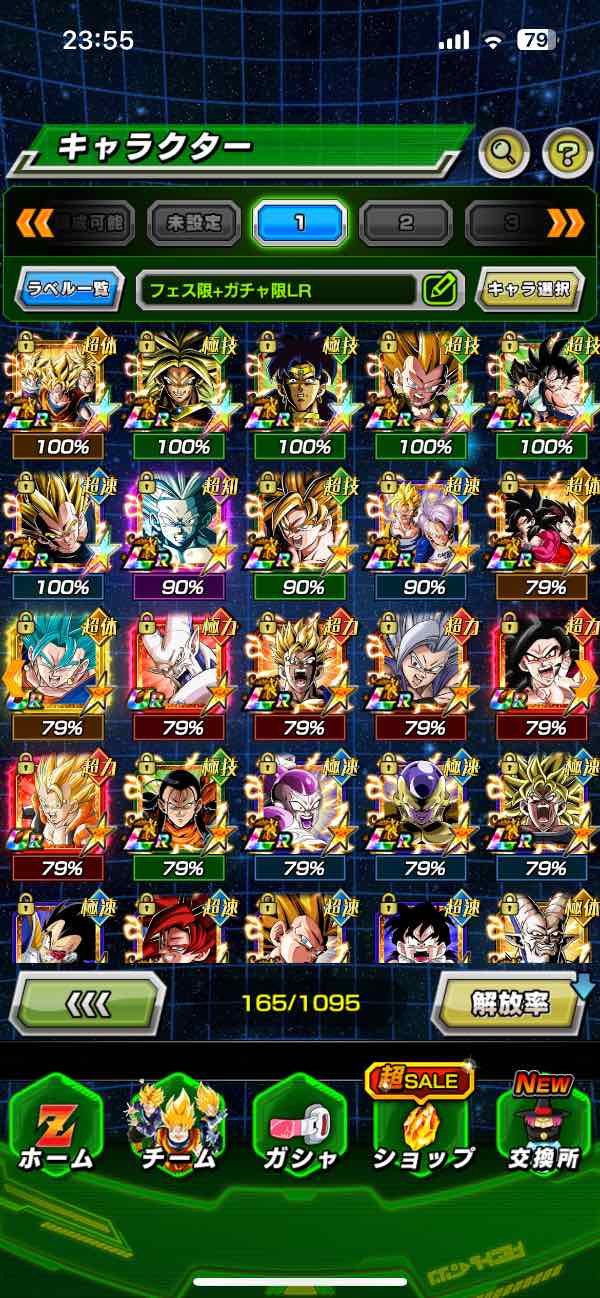Open the question mark help
Image resolution: width=600 pixels, height=1298 pixels.
[567, 153]
